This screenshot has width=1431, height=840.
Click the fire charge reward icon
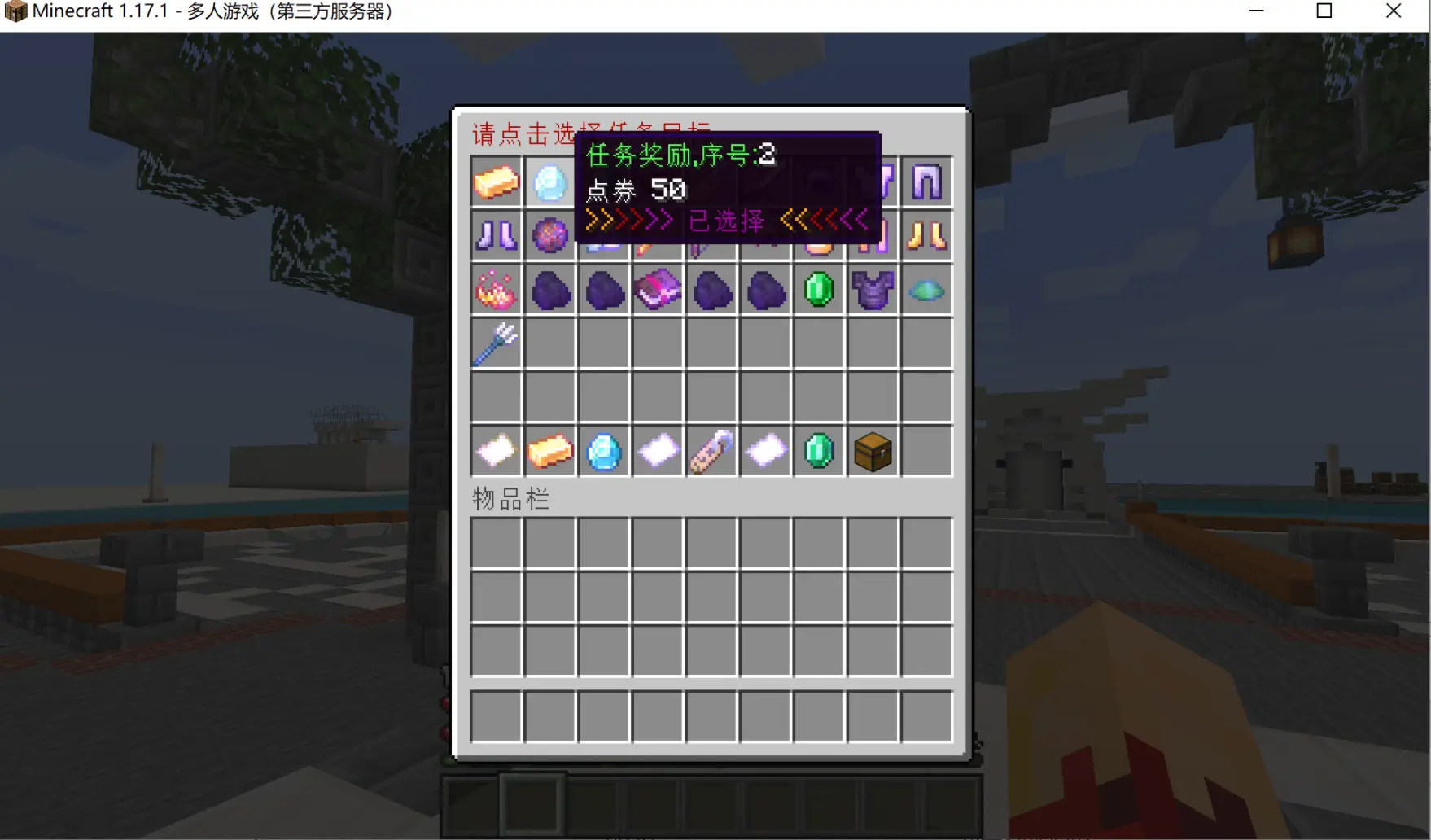coord(496,290)
